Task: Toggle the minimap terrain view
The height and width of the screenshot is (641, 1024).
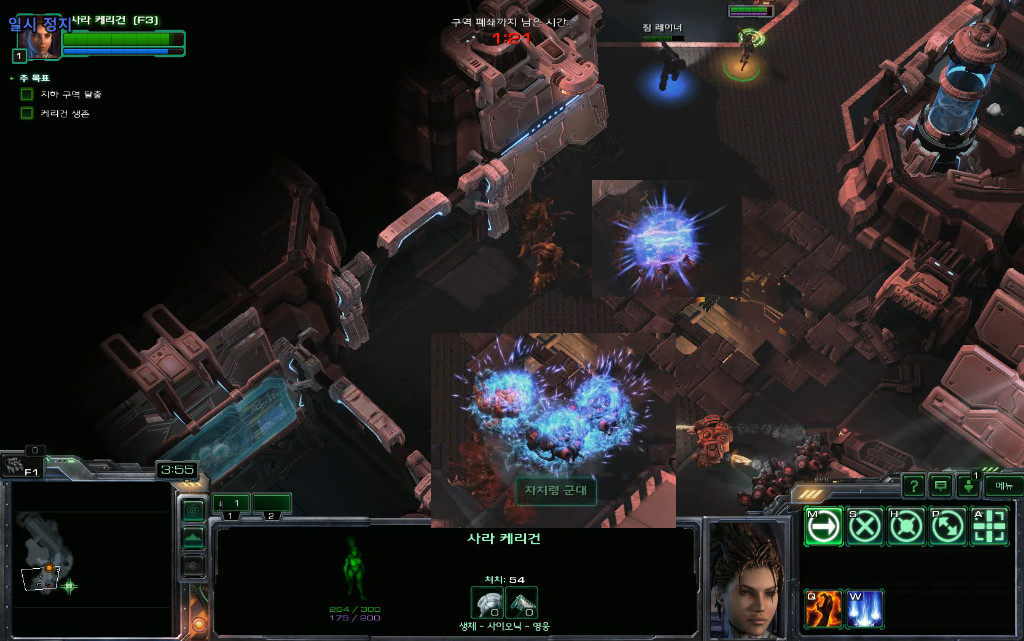Action: [193, 538]
